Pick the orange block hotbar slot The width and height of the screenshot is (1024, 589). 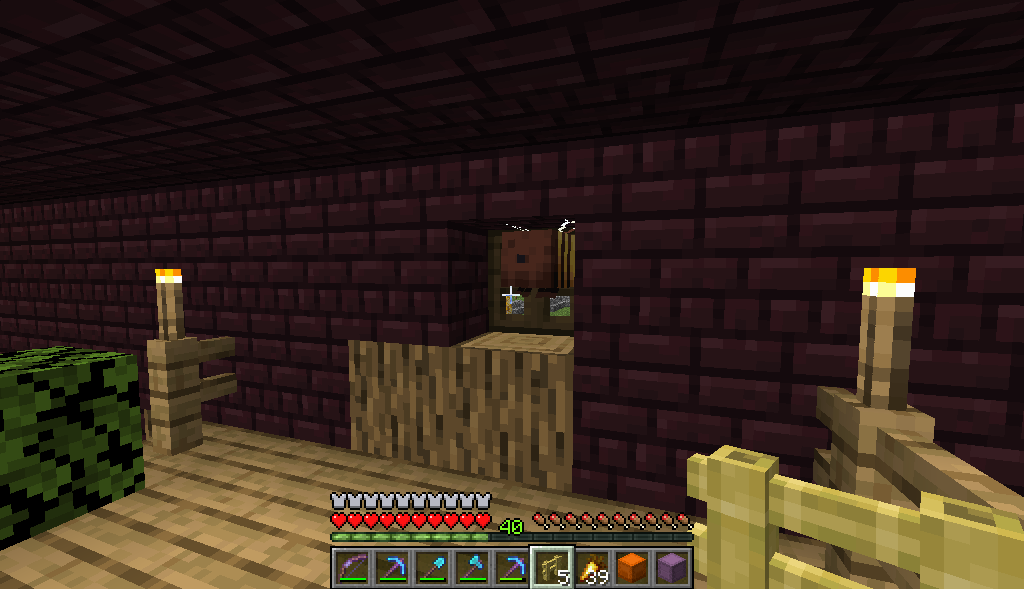(631, 567)
